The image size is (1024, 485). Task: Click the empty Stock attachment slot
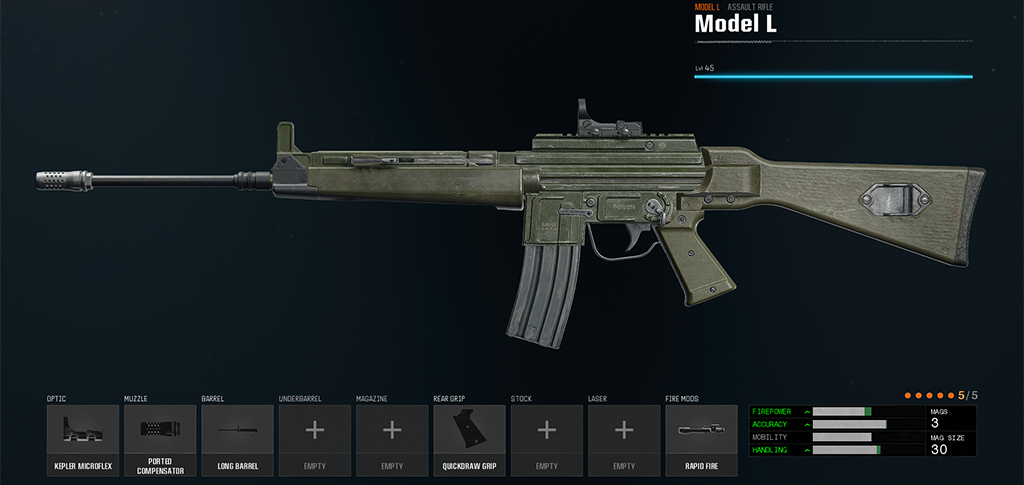546,440
